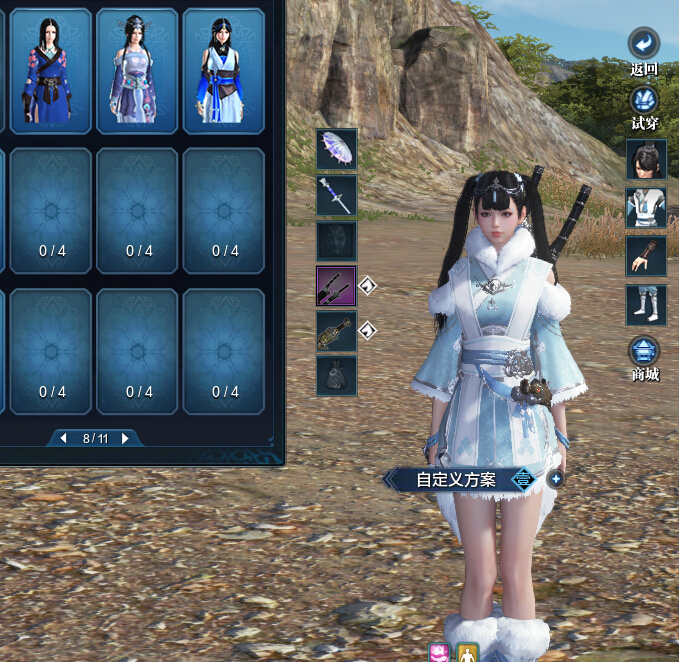Add a new custom scheme with plus button
Screen dimensions: 679x662
(556, 479)
